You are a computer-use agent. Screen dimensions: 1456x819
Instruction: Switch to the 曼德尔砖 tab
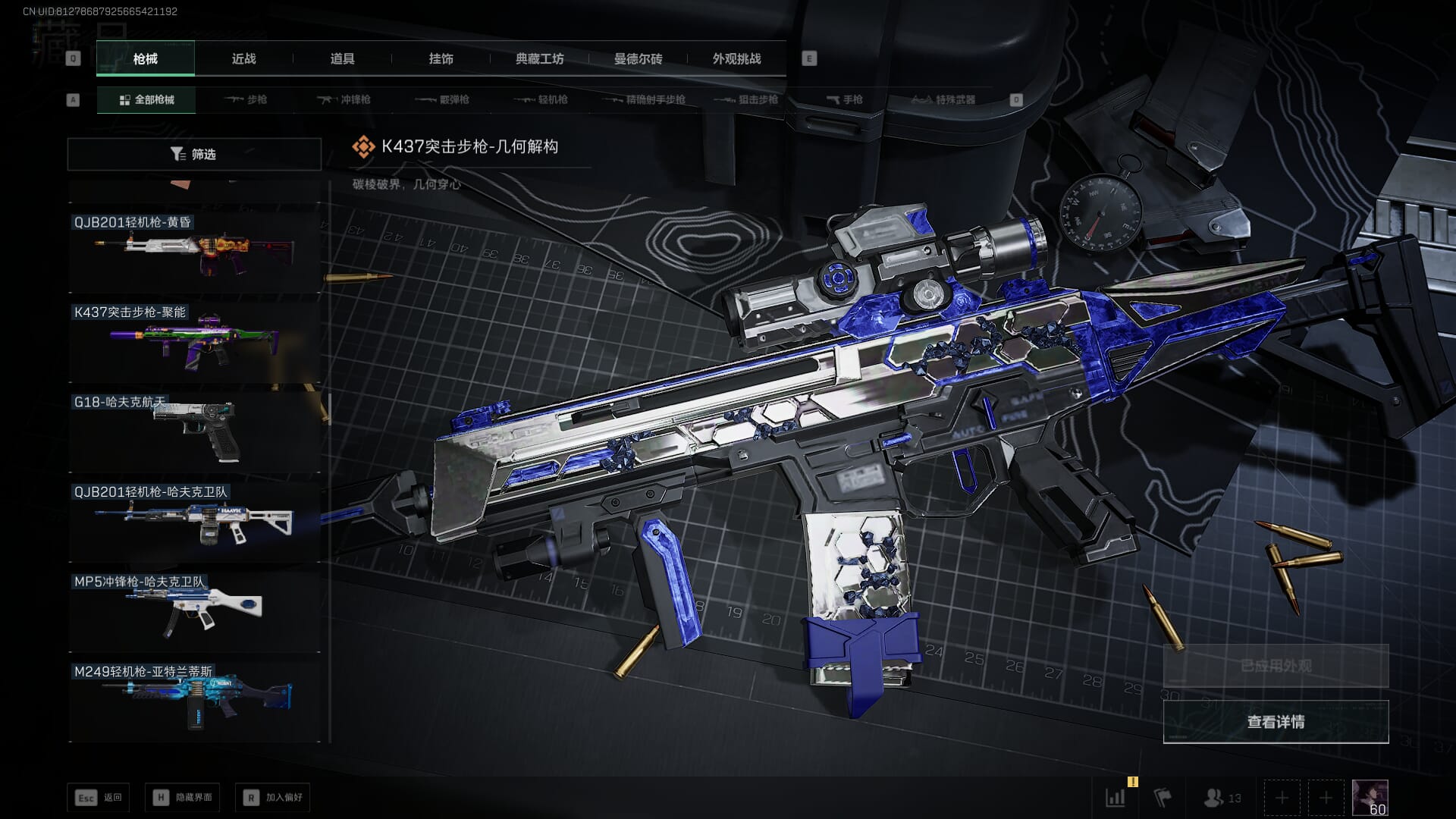point(638,58)
